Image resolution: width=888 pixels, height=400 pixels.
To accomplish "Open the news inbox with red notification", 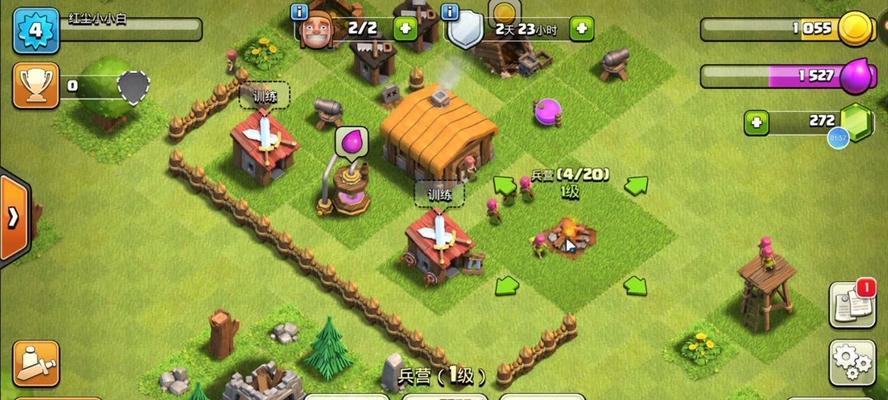I will point(852,306).
